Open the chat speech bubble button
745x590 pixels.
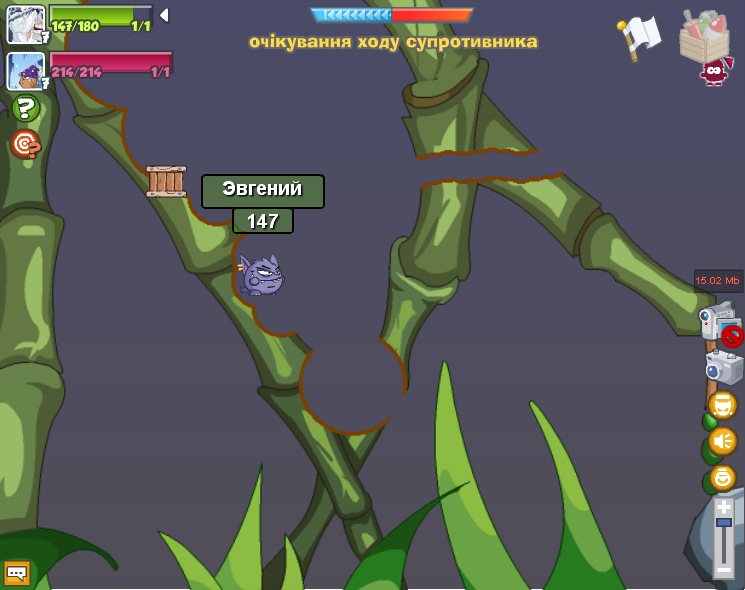[17, 572]
